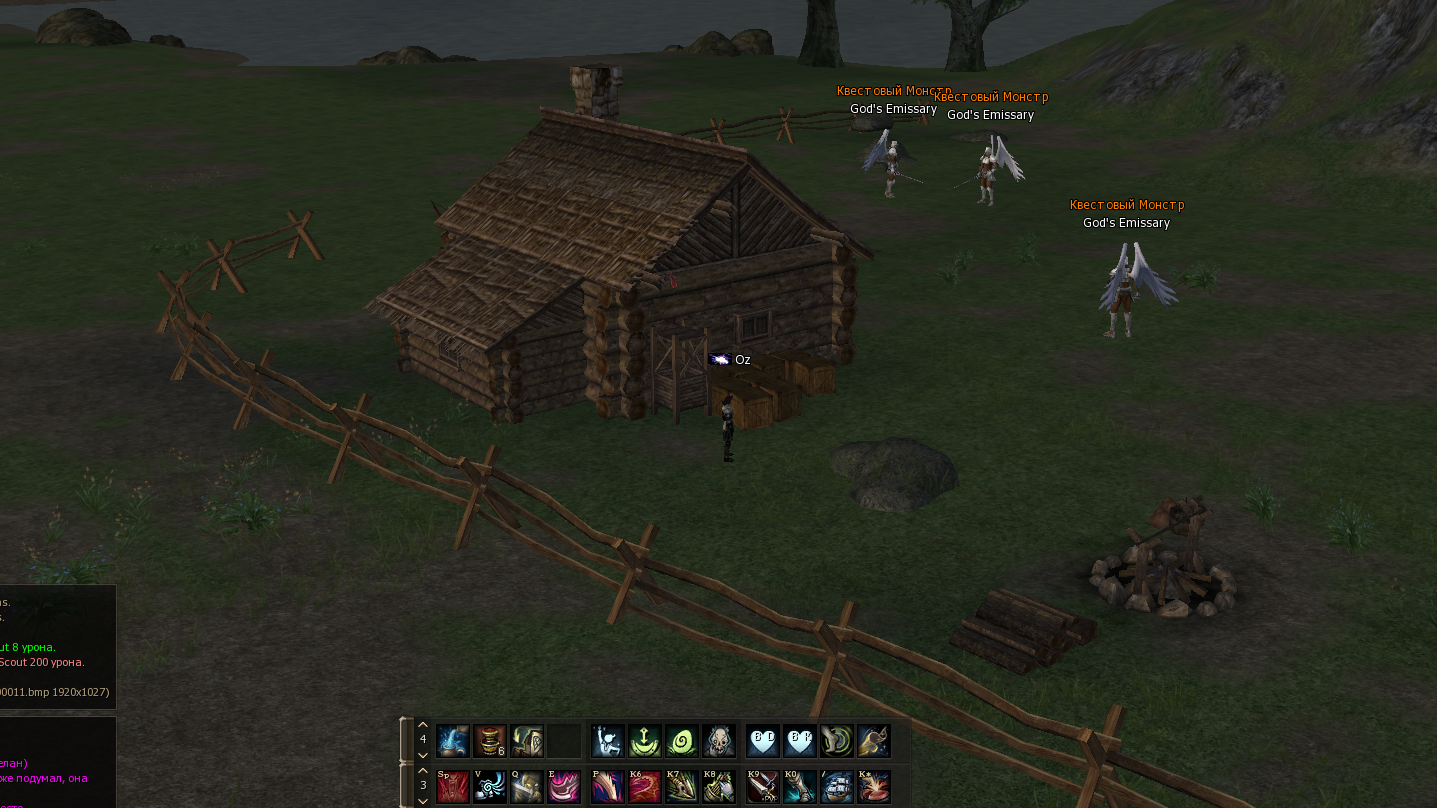Activate the heart icon labeled BK

[800, 742]
